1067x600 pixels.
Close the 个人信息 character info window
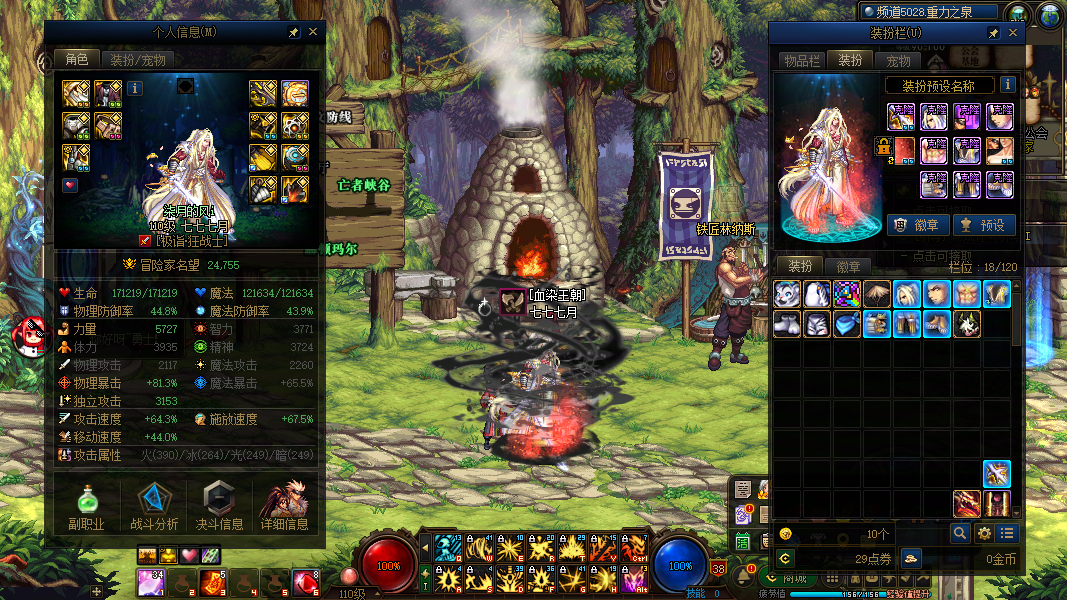(x=313, y=32)
